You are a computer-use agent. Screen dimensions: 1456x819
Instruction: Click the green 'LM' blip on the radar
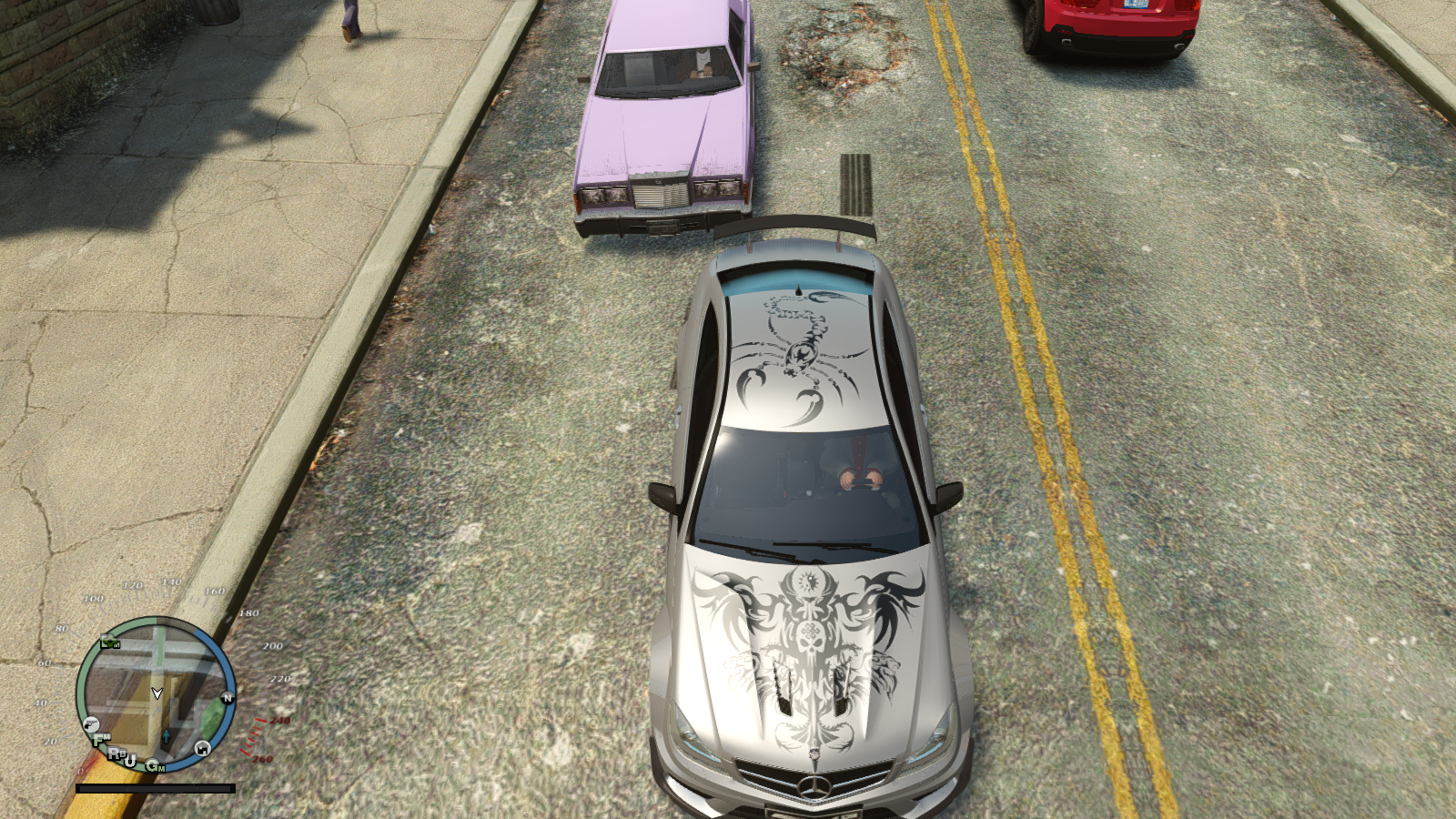point(110,643)
